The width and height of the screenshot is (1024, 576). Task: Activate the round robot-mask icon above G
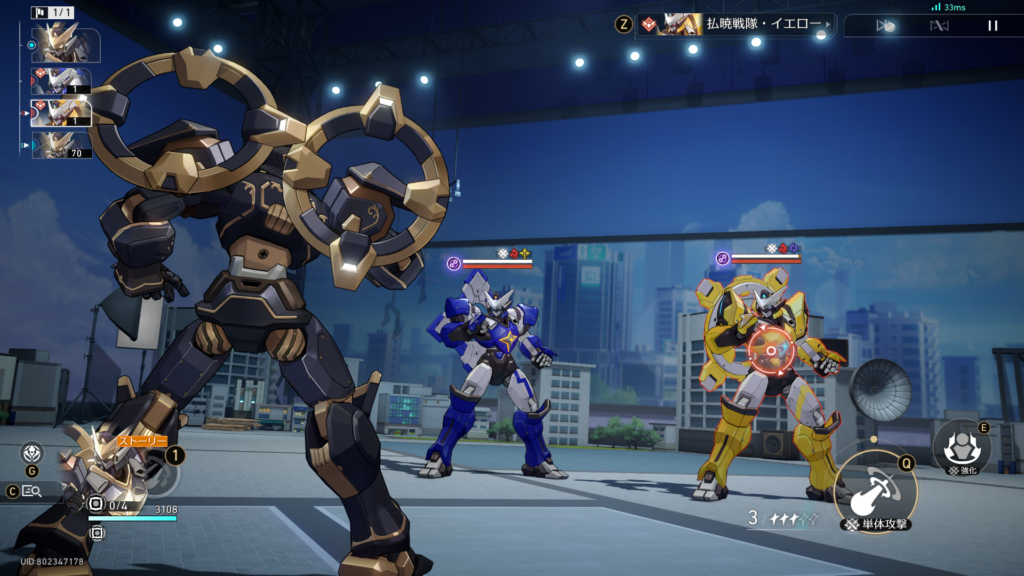pyautogui.click(x=32, y=453)
